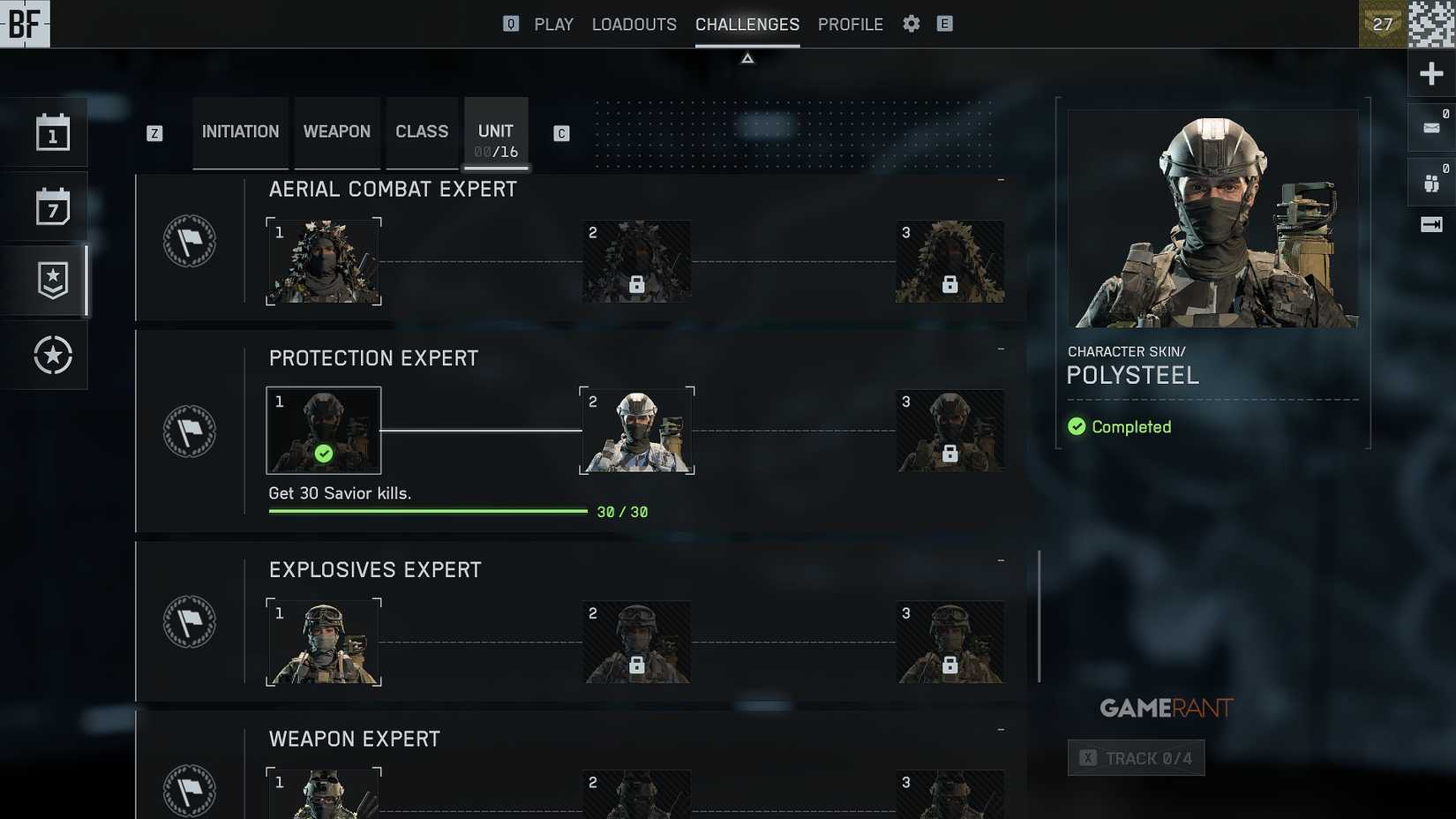Select the challenges badge icon in sidebar
This screenshot has width=1456, height=819.
(51, 279)
